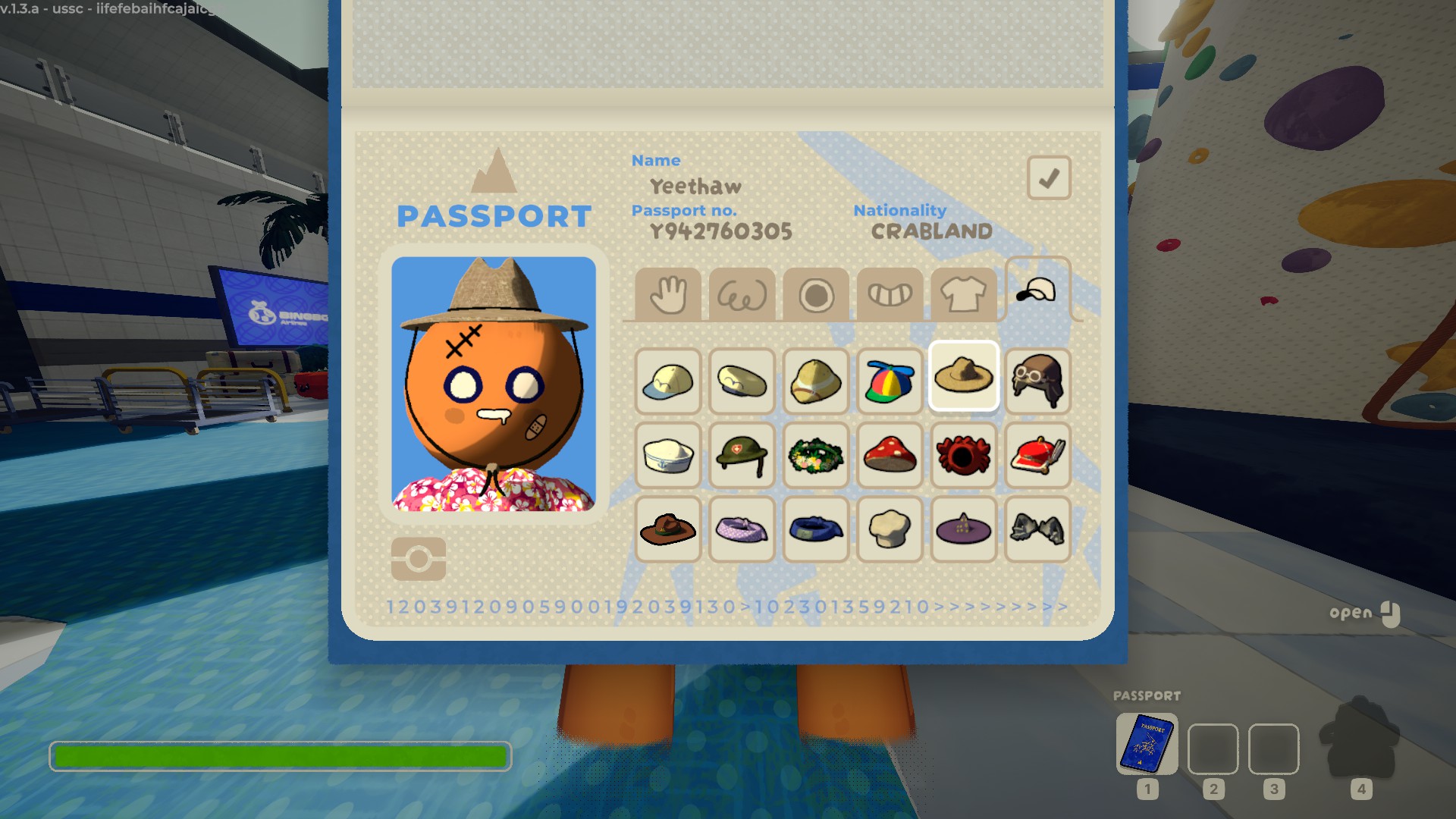Equip the flower wreath crown
This screenshot has height=819, width=1456.
coord(815,455)
